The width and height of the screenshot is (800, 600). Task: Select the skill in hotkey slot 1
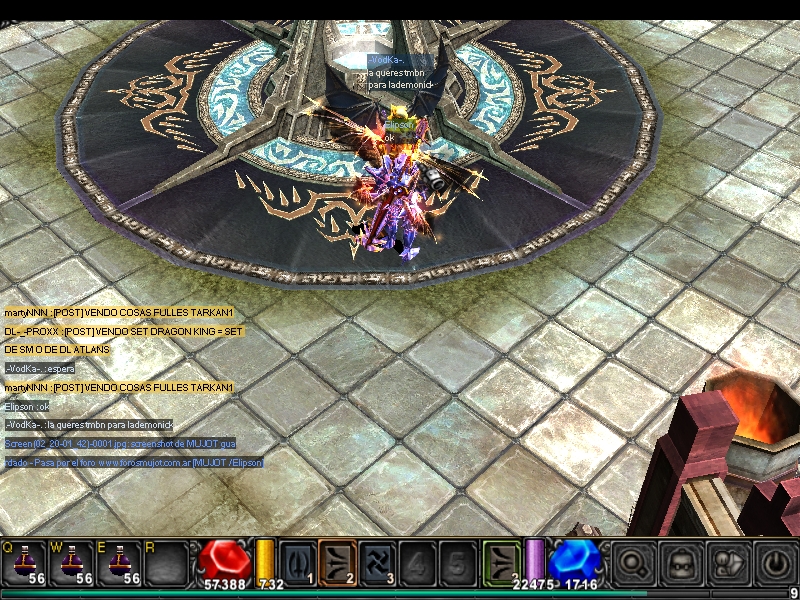298,561
